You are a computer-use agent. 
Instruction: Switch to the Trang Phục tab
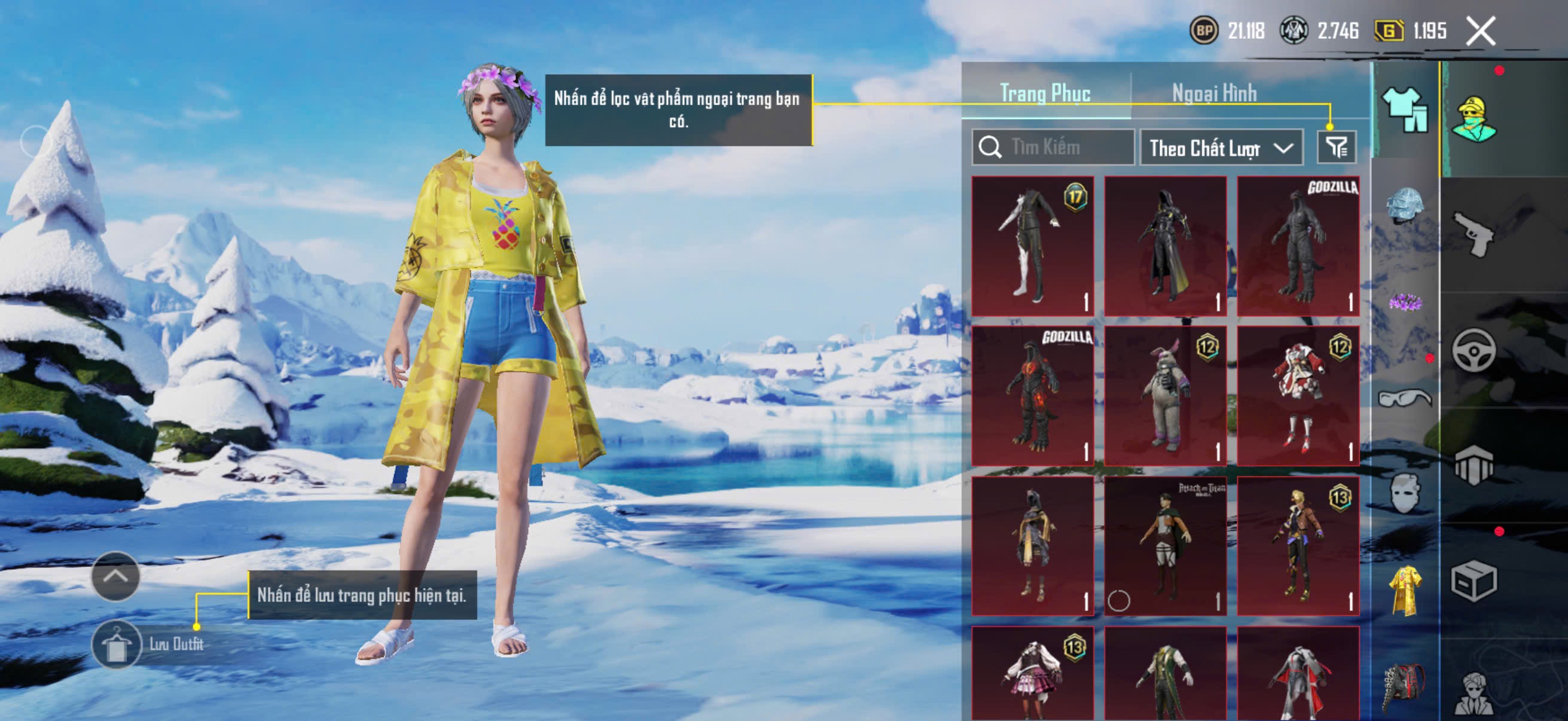(x=1045, y=94)
